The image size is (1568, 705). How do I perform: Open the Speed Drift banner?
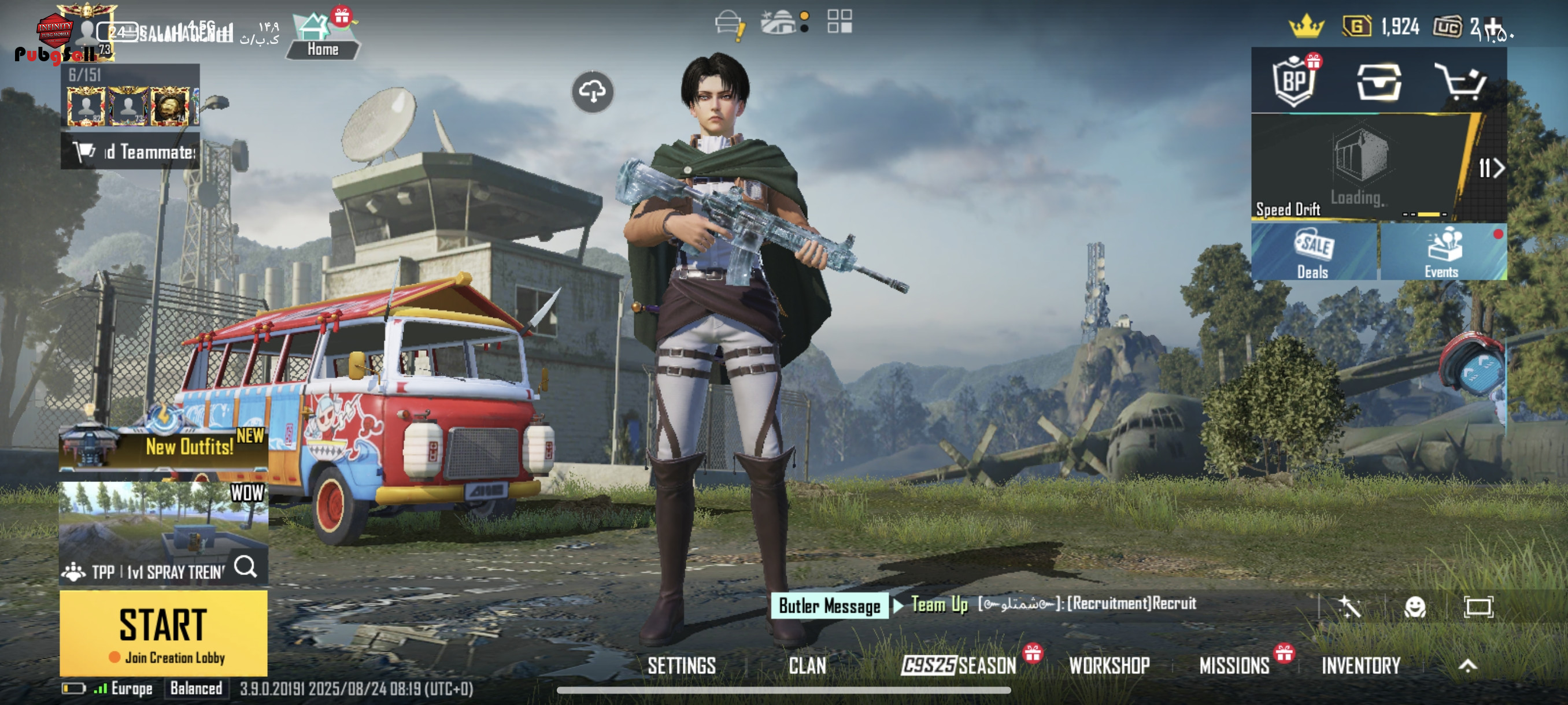click(x=1360, y=167)
